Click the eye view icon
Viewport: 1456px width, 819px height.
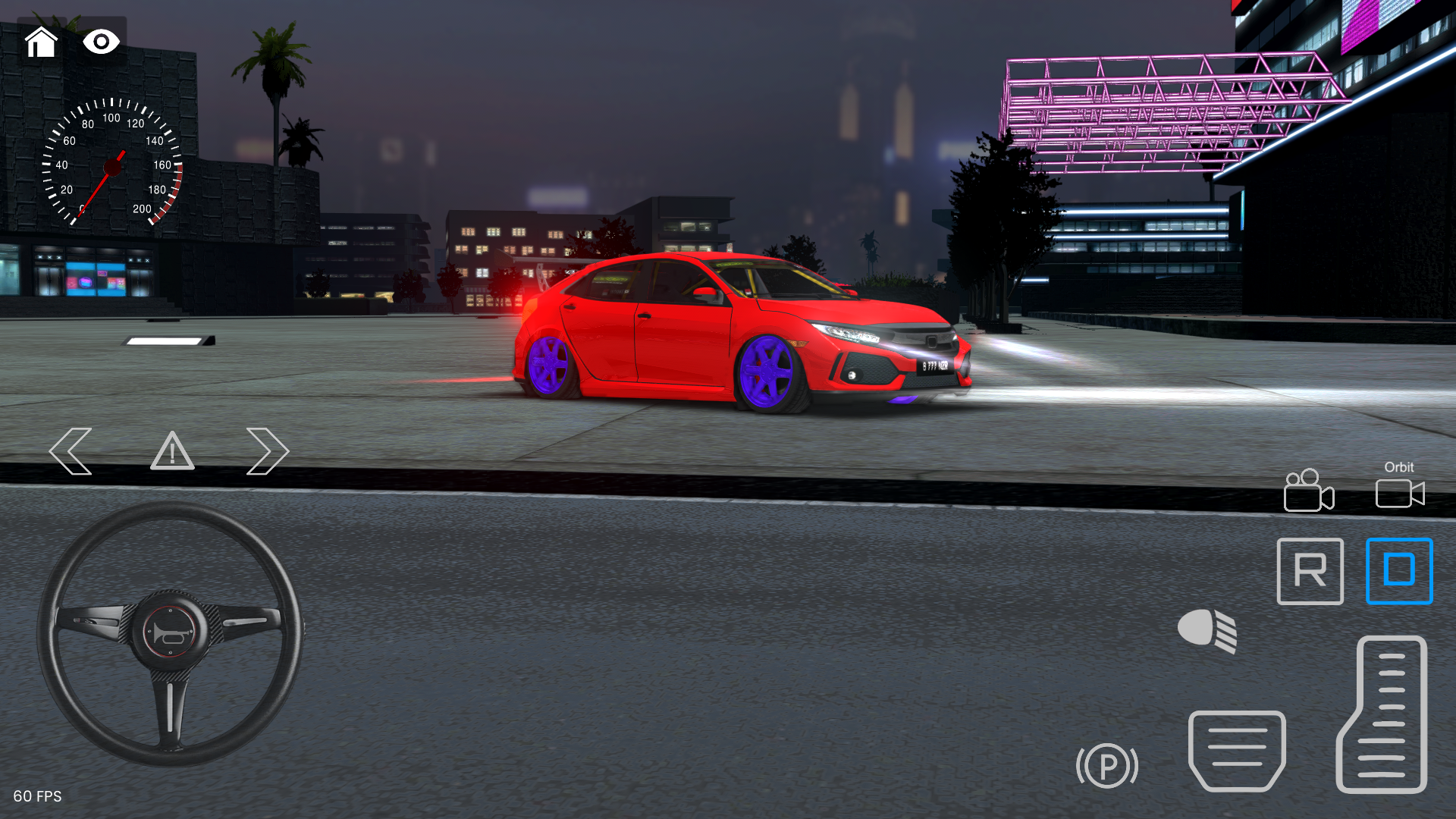click(102, 43)
